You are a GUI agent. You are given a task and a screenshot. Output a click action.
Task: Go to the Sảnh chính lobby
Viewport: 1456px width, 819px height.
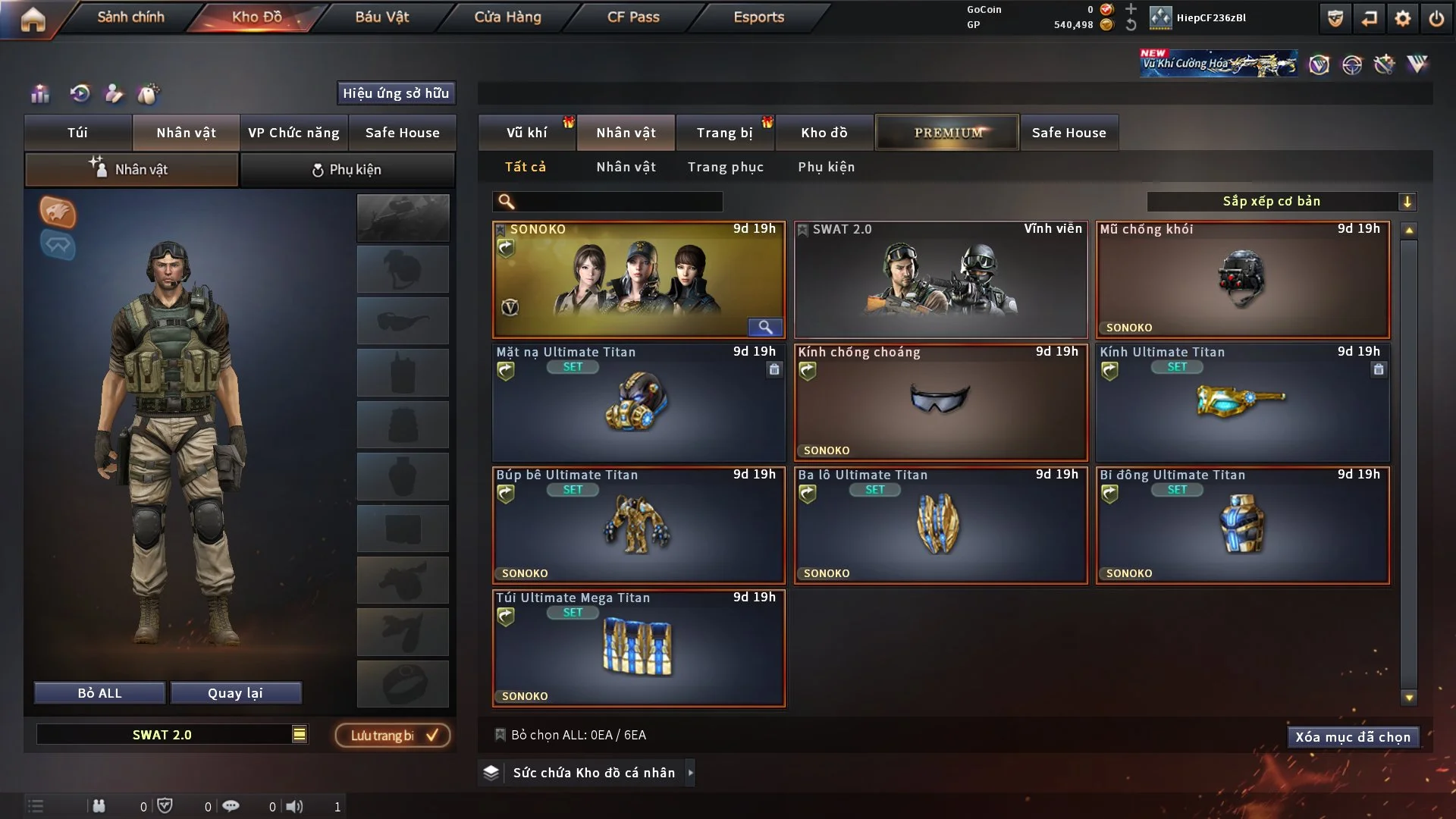pos(130,17)
